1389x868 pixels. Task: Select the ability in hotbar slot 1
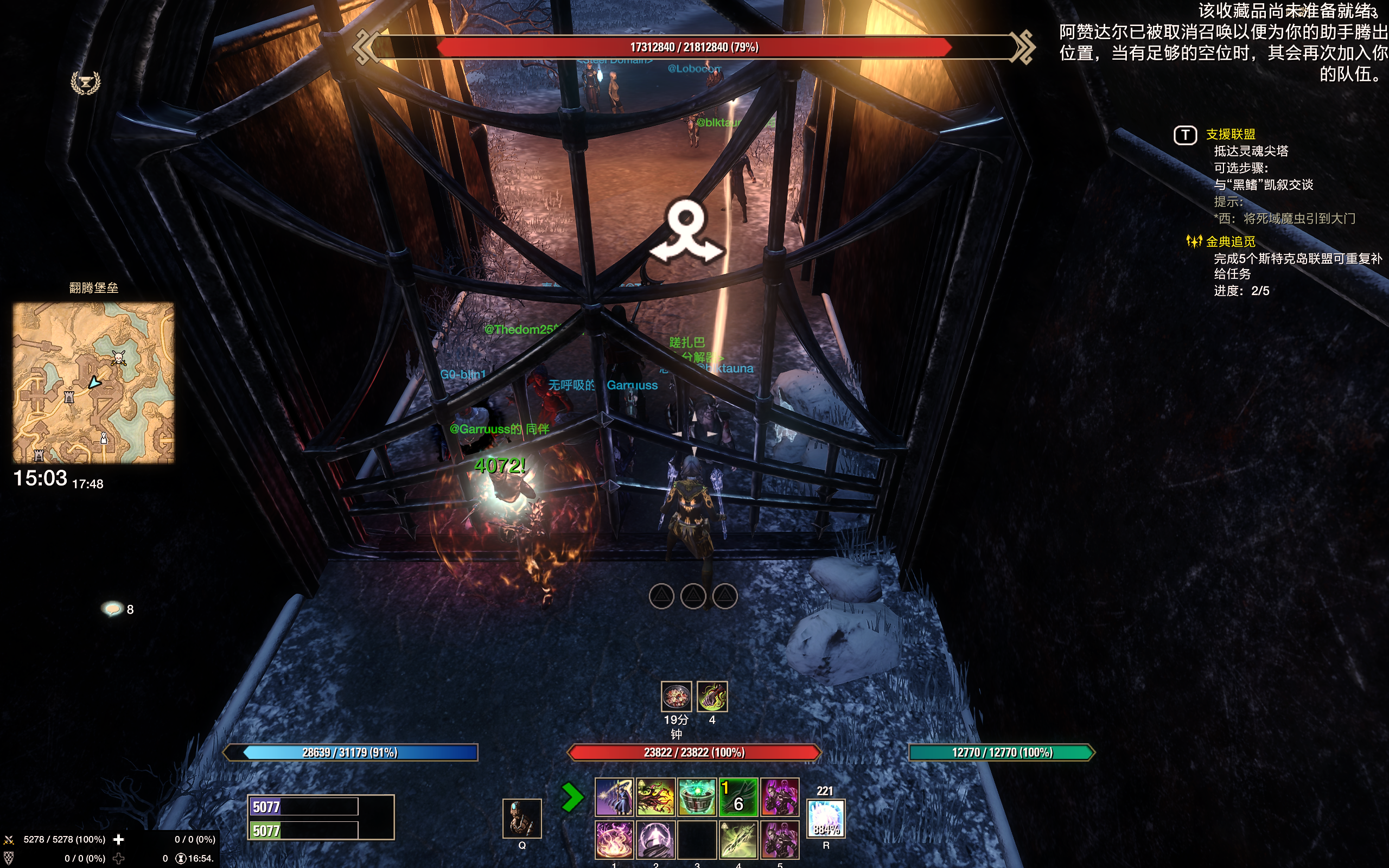point(614,839)
